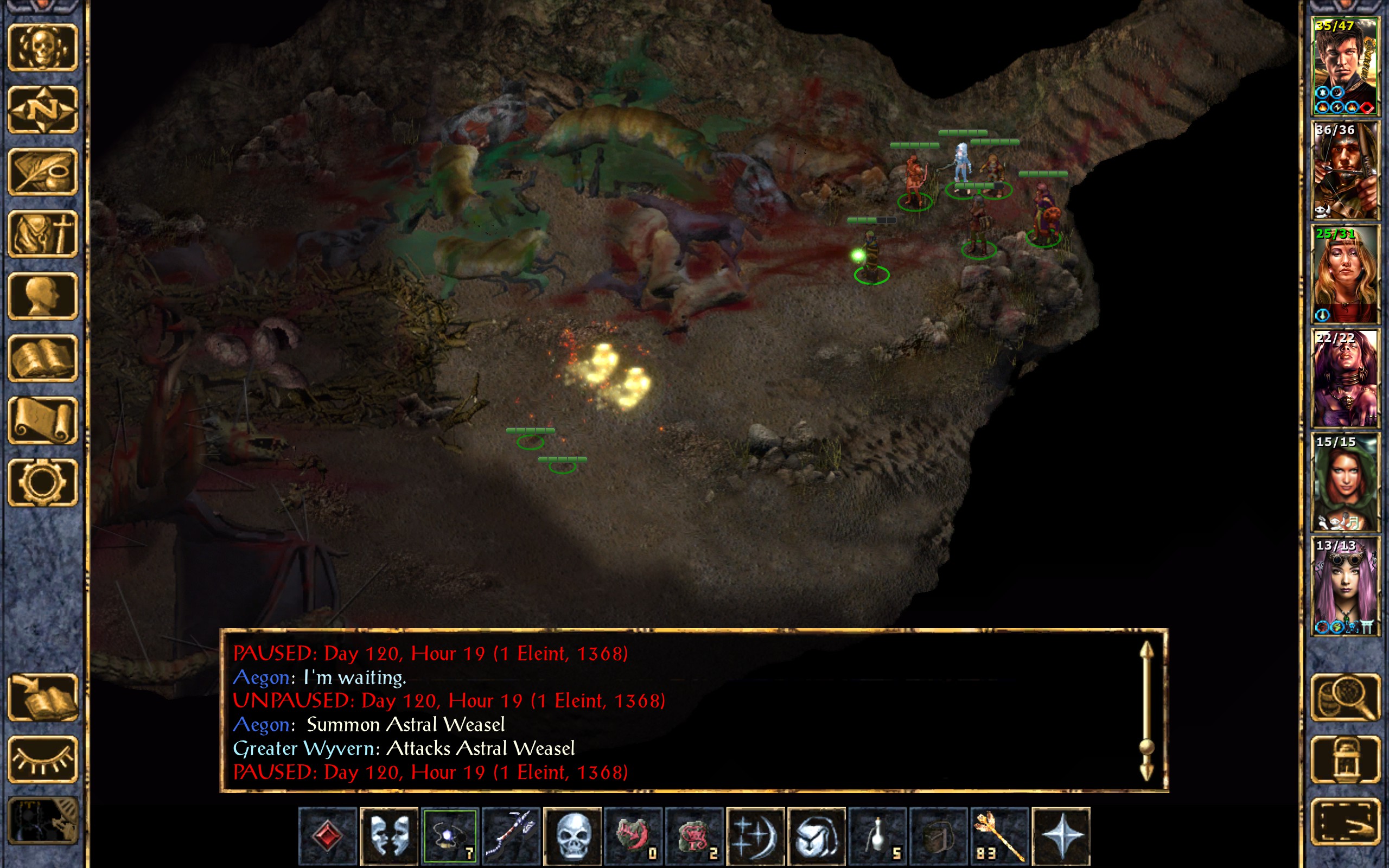Open the journal with quill icon

[43, 171]
